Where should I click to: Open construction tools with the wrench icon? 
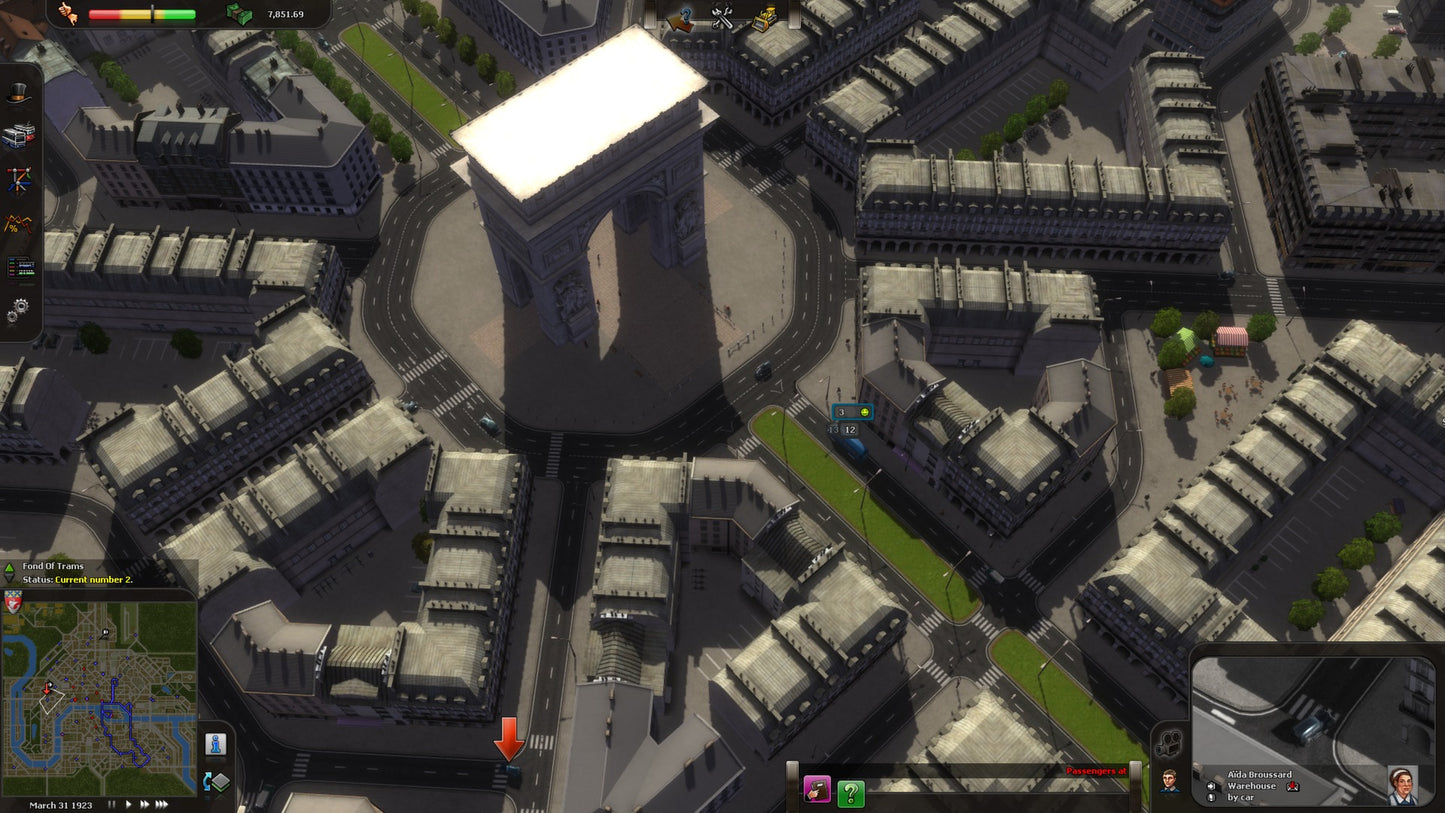[x=723, y=16]
